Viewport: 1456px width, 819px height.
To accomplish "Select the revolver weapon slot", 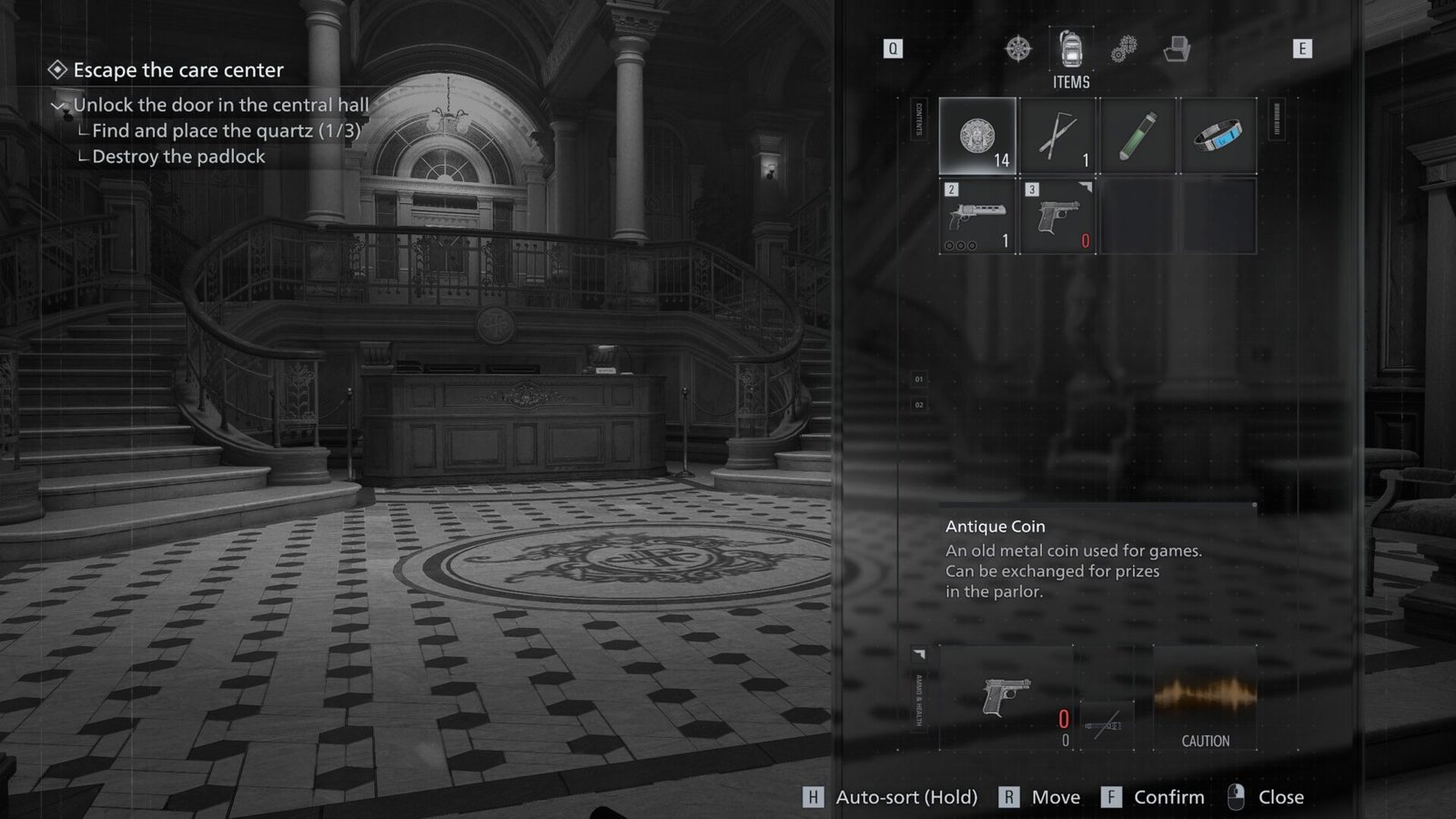I will [977, 217].
